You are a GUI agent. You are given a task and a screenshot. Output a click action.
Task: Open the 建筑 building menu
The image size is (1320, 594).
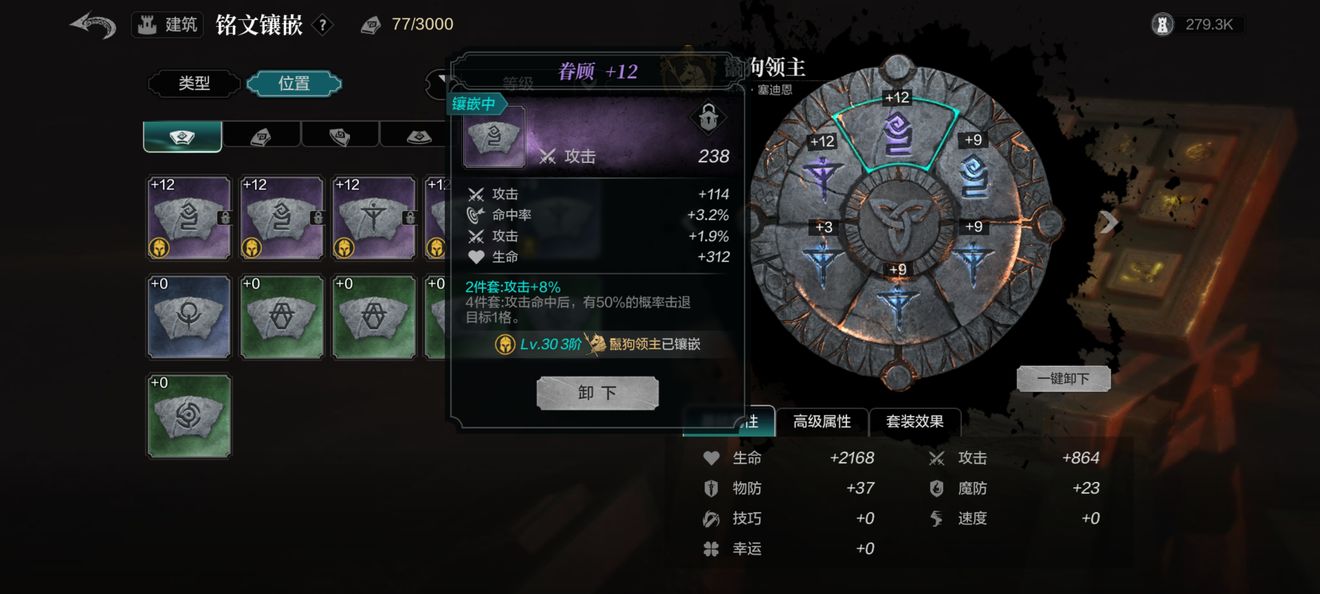point(167,25)
